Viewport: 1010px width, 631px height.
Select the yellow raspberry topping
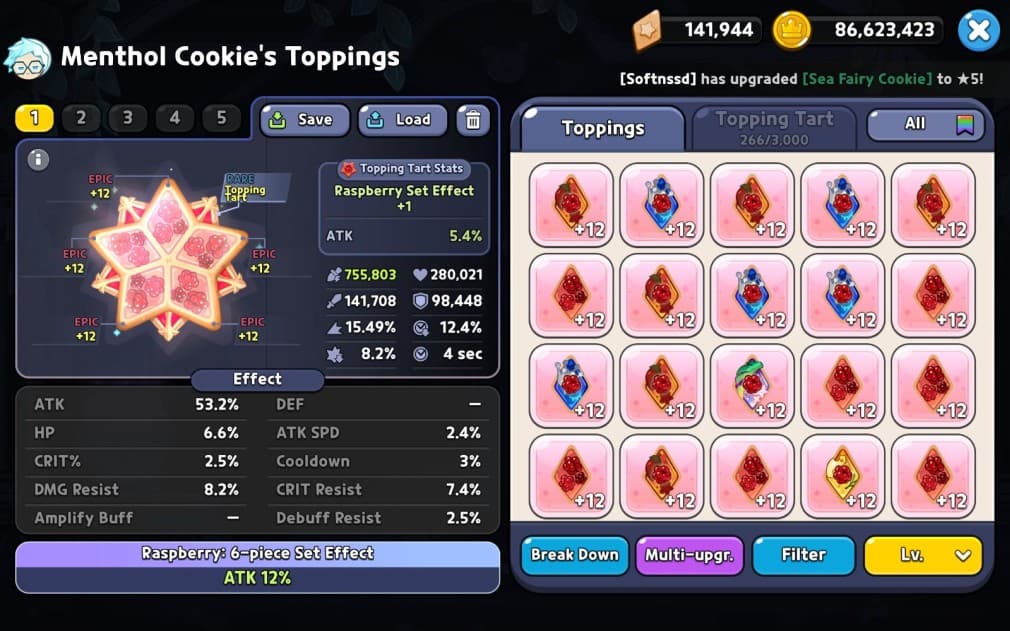click(x=843, y=476)
